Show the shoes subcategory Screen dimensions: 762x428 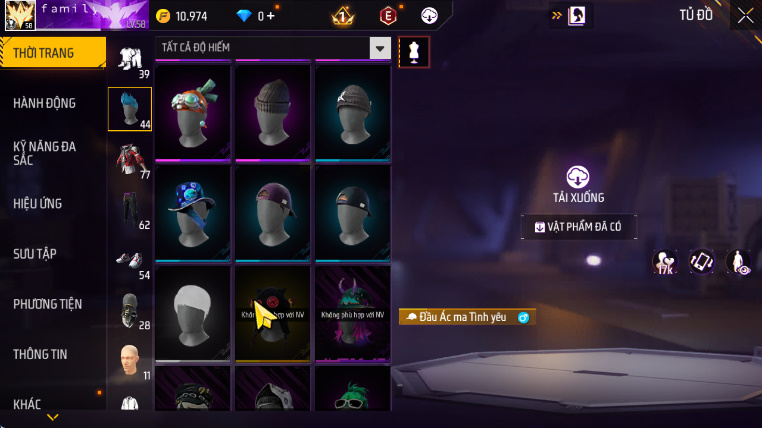129,260
